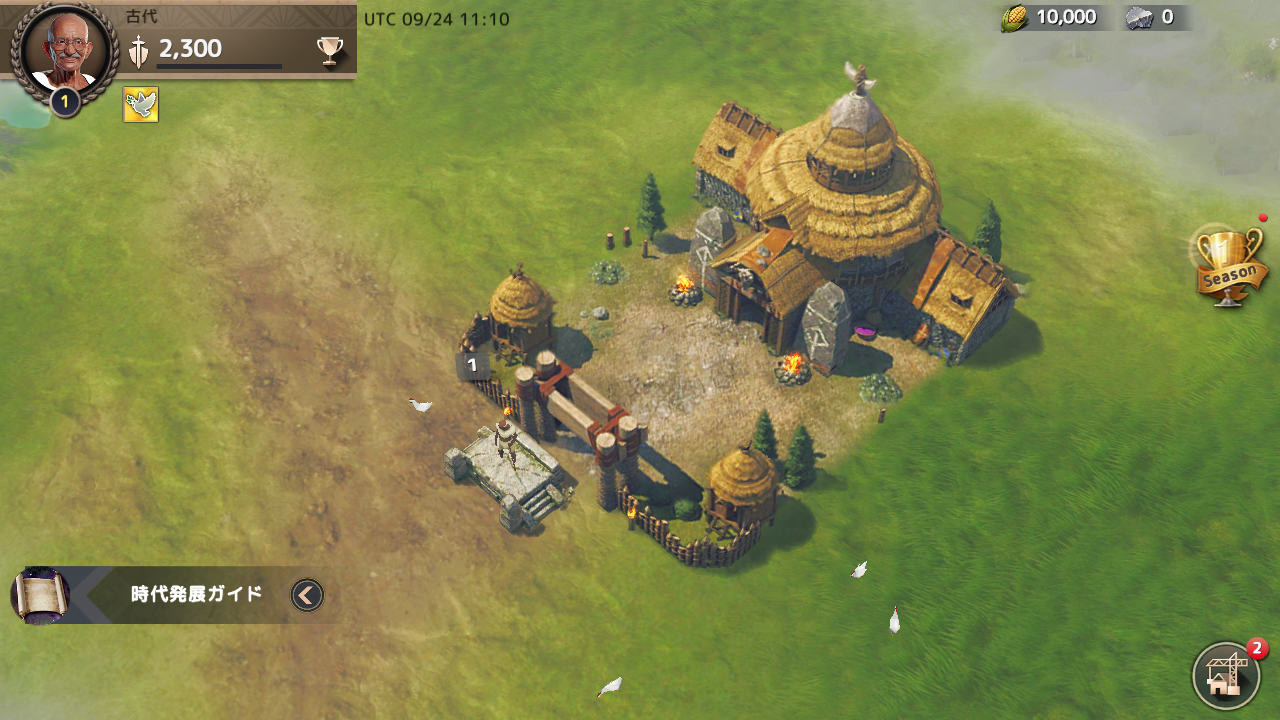
Task: Collapse the guide panel with arrow
Action: coord(307,595)
